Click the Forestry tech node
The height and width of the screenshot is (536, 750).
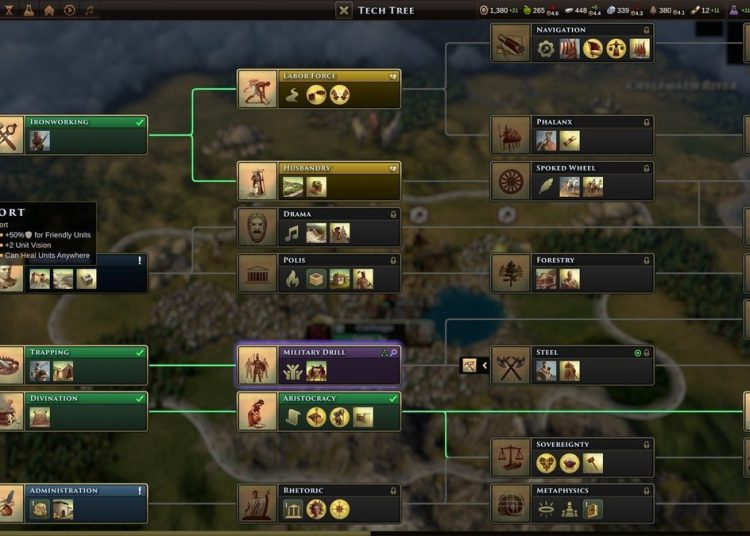coord(572,273)
